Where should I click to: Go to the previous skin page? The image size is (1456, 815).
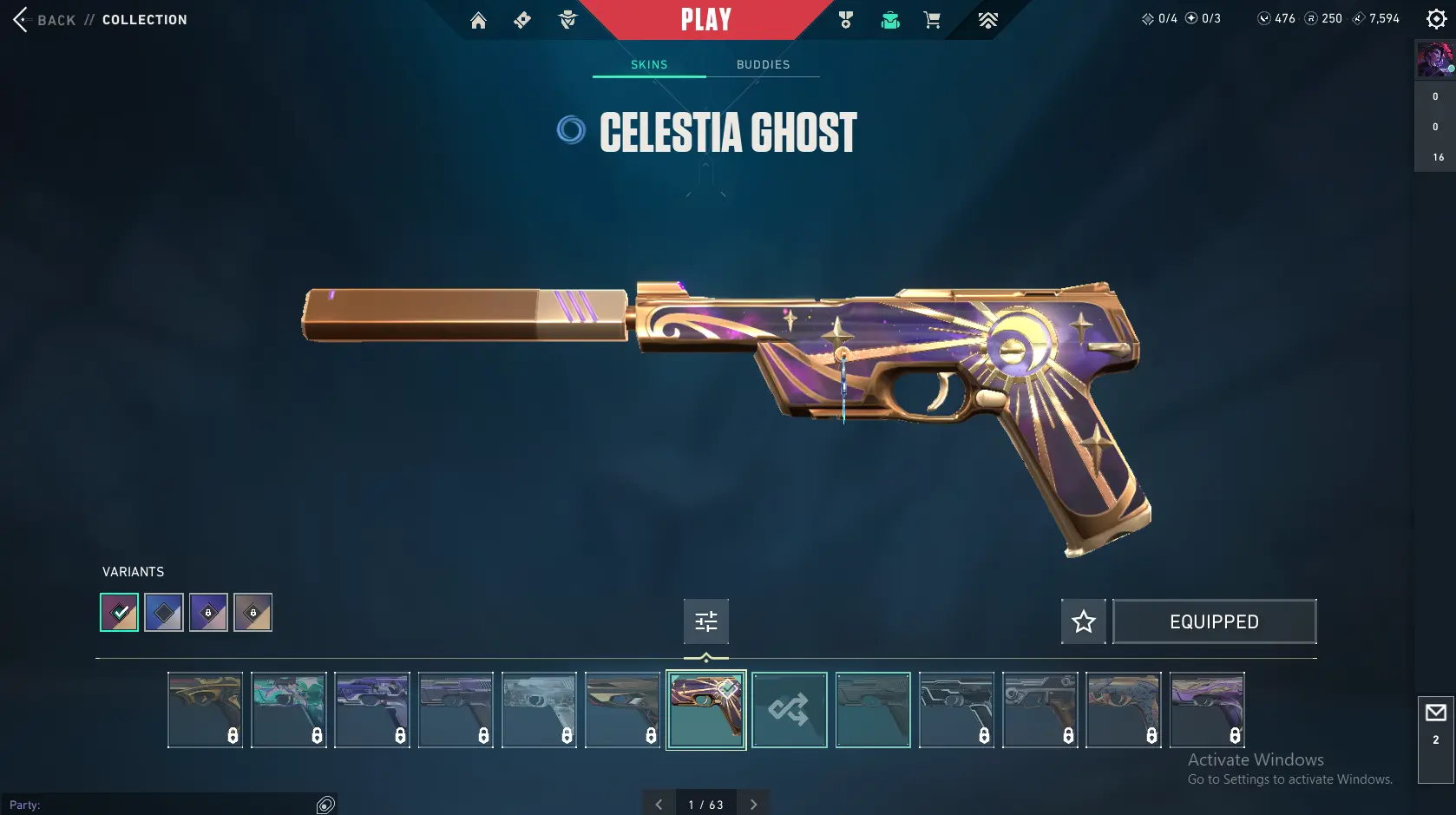click(x=659, y=805)
